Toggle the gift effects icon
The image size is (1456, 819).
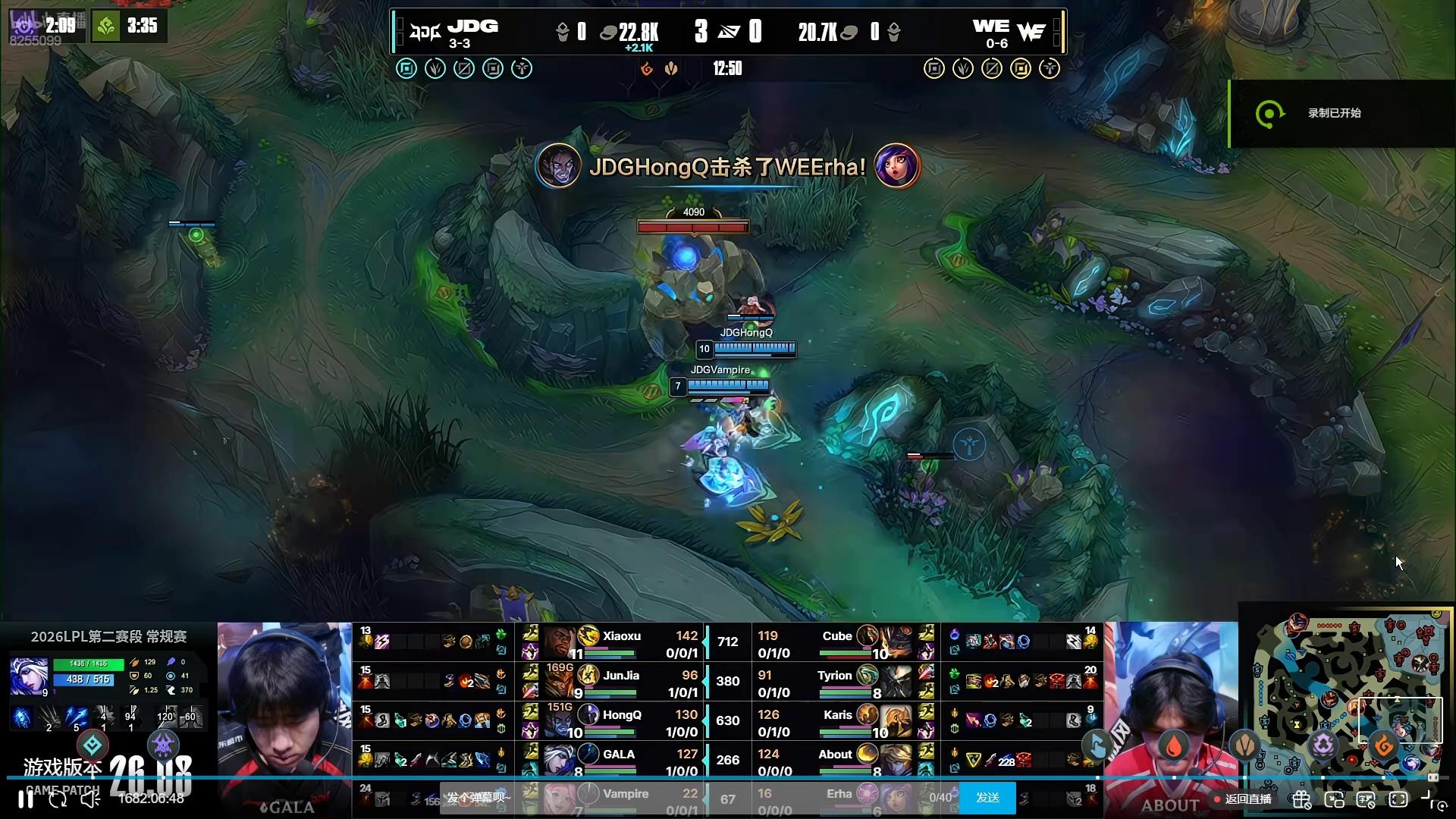click(1301, 799)
